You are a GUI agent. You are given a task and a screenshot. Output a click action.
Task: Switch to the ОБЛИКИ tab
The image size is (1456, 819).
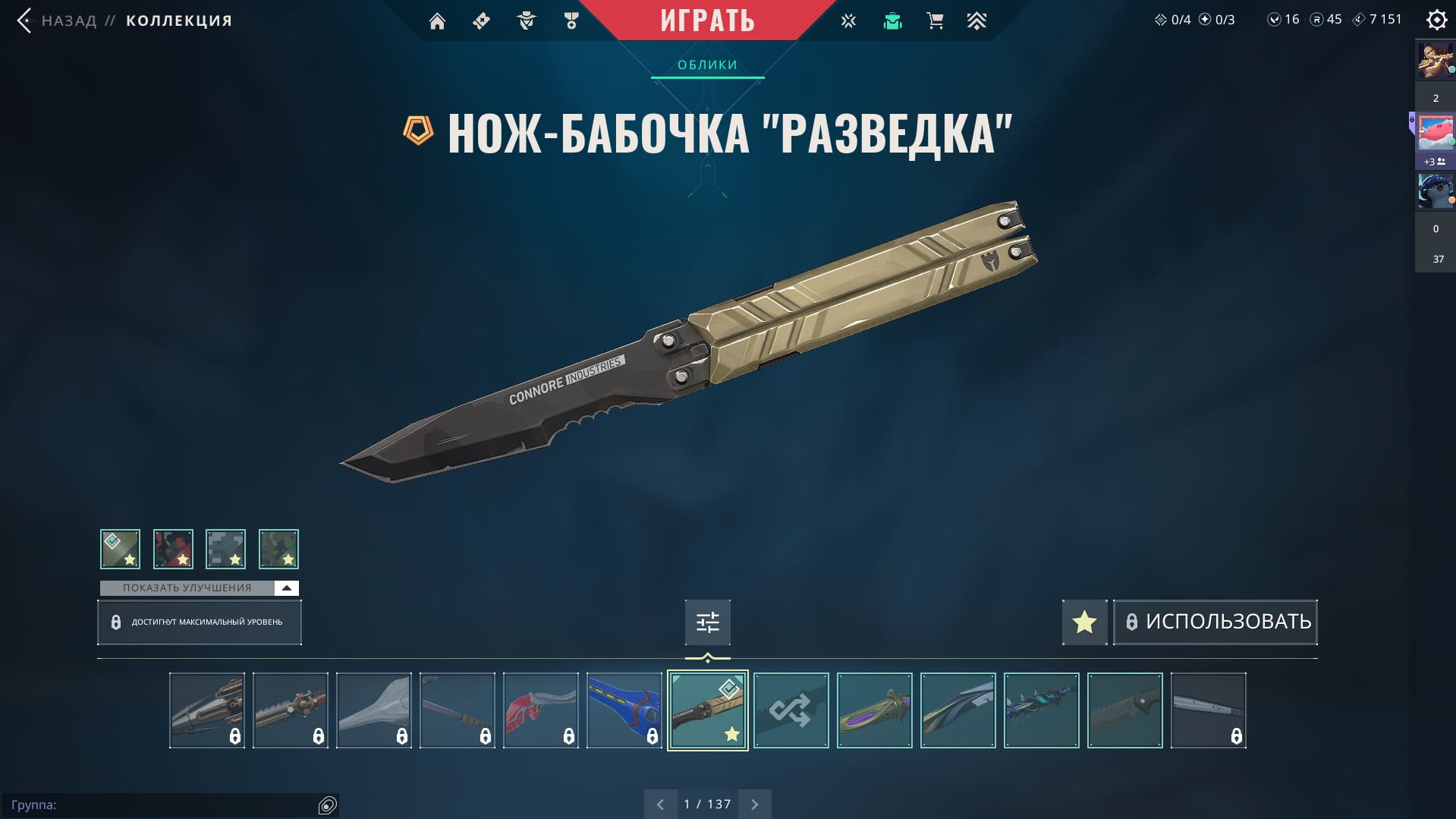[707, 65]
